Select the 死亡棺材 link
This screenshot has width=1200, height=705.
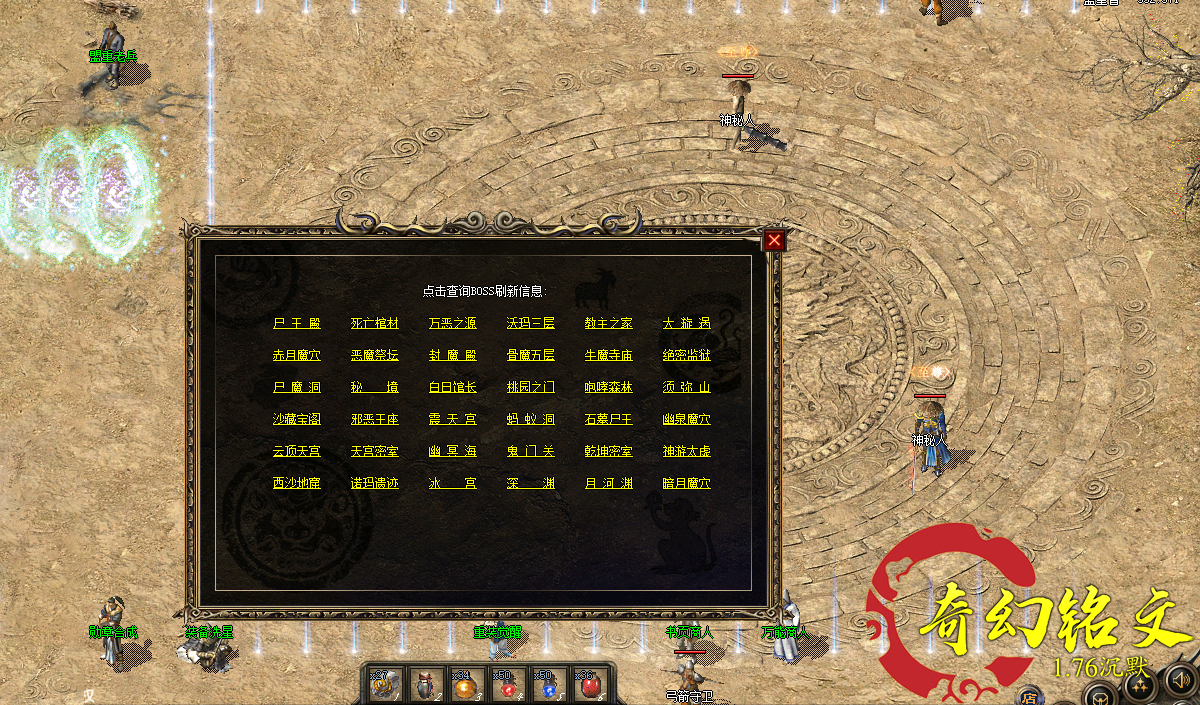click(375, 323)
